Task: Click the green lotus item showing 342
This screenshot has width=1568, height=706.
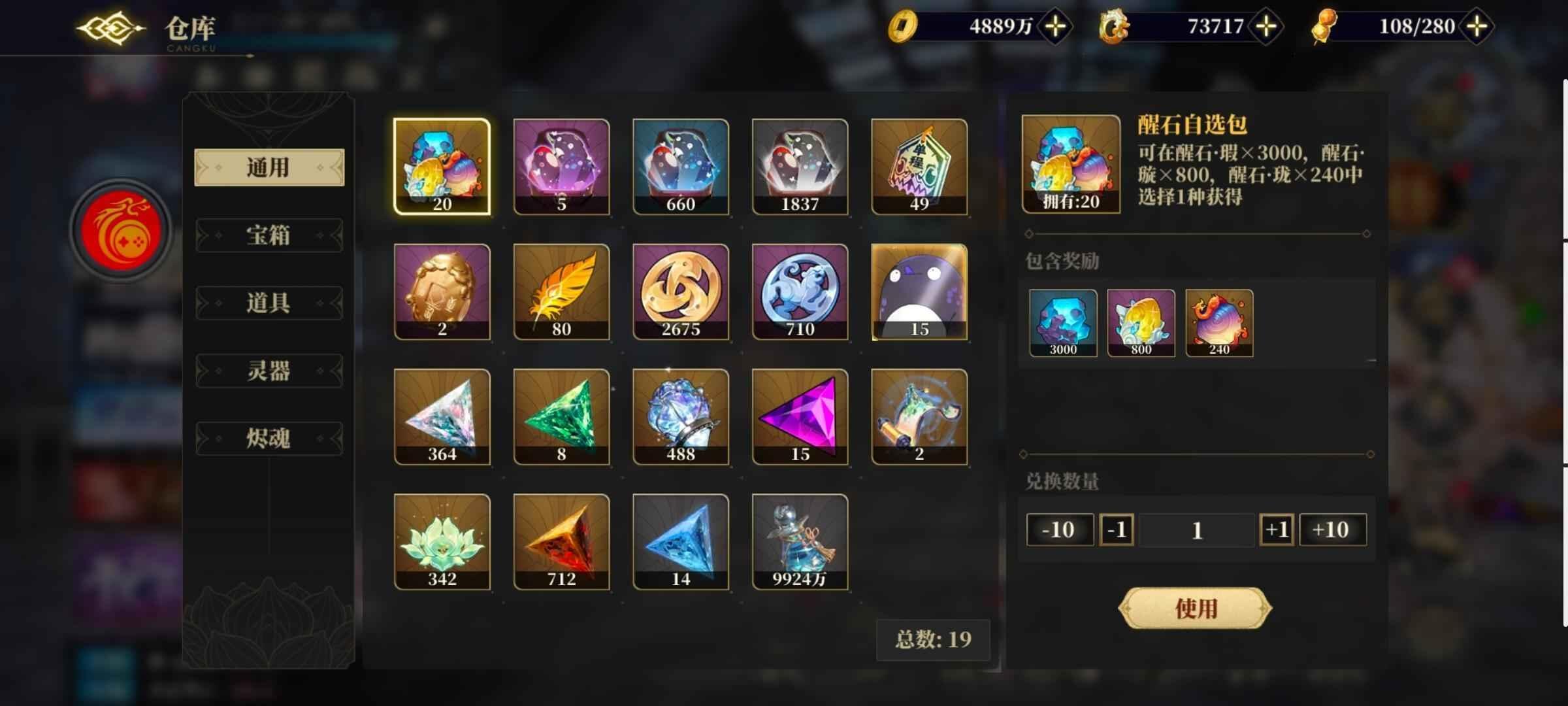Action: click(x=442, y=543)
